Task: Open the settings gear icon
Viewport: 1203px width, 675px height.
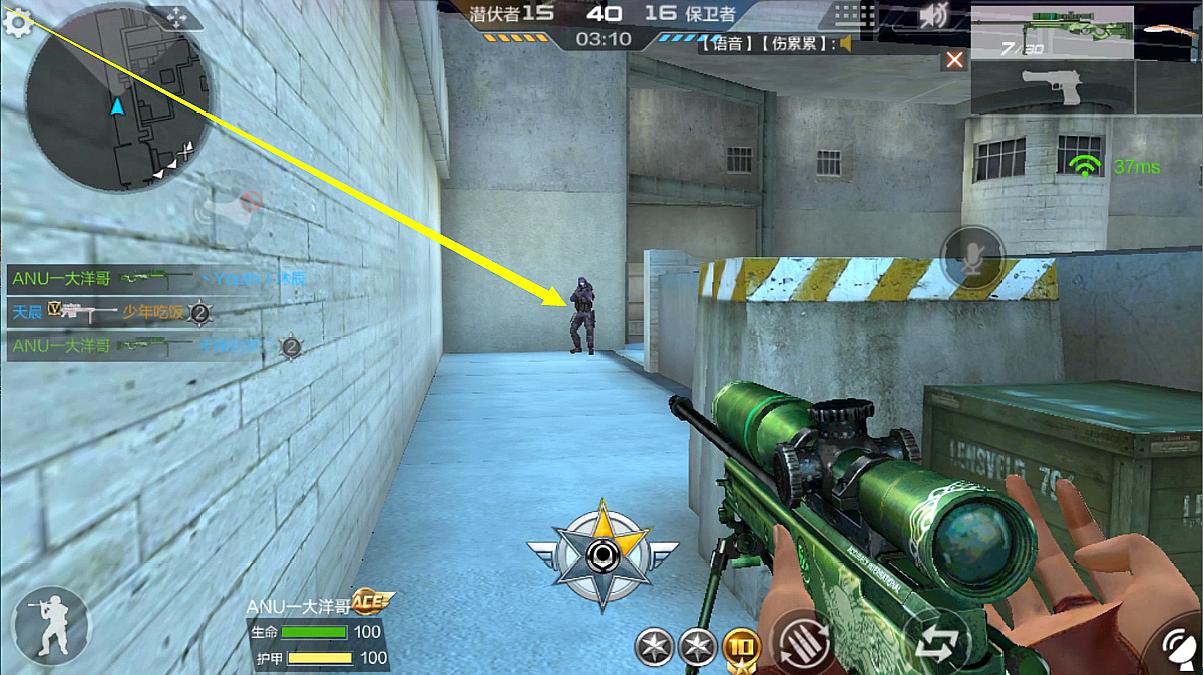Action: tap(17, 22)
